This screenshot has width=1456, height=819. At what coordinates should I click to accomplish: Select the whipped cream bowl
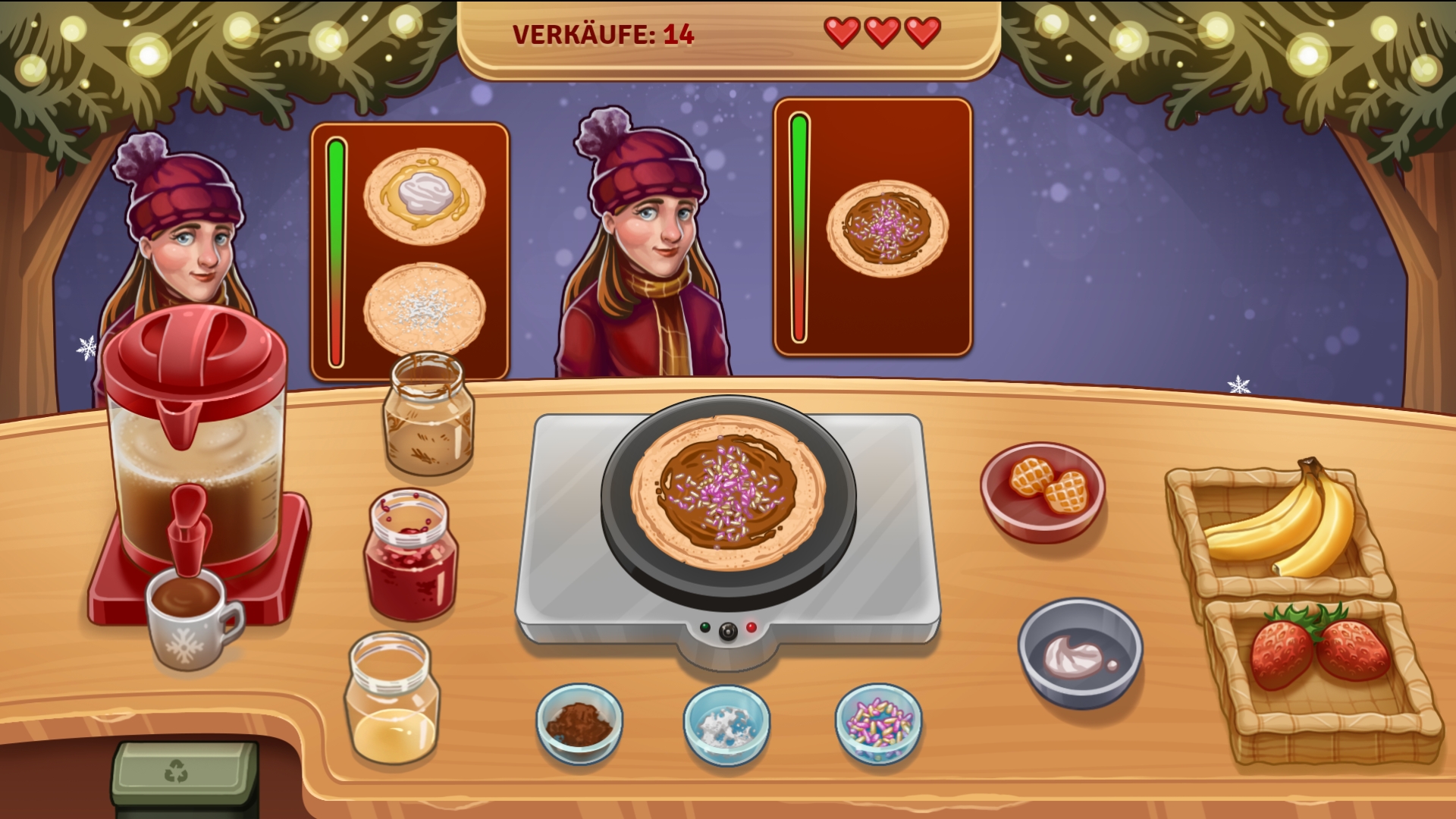tap(1079, 652)
